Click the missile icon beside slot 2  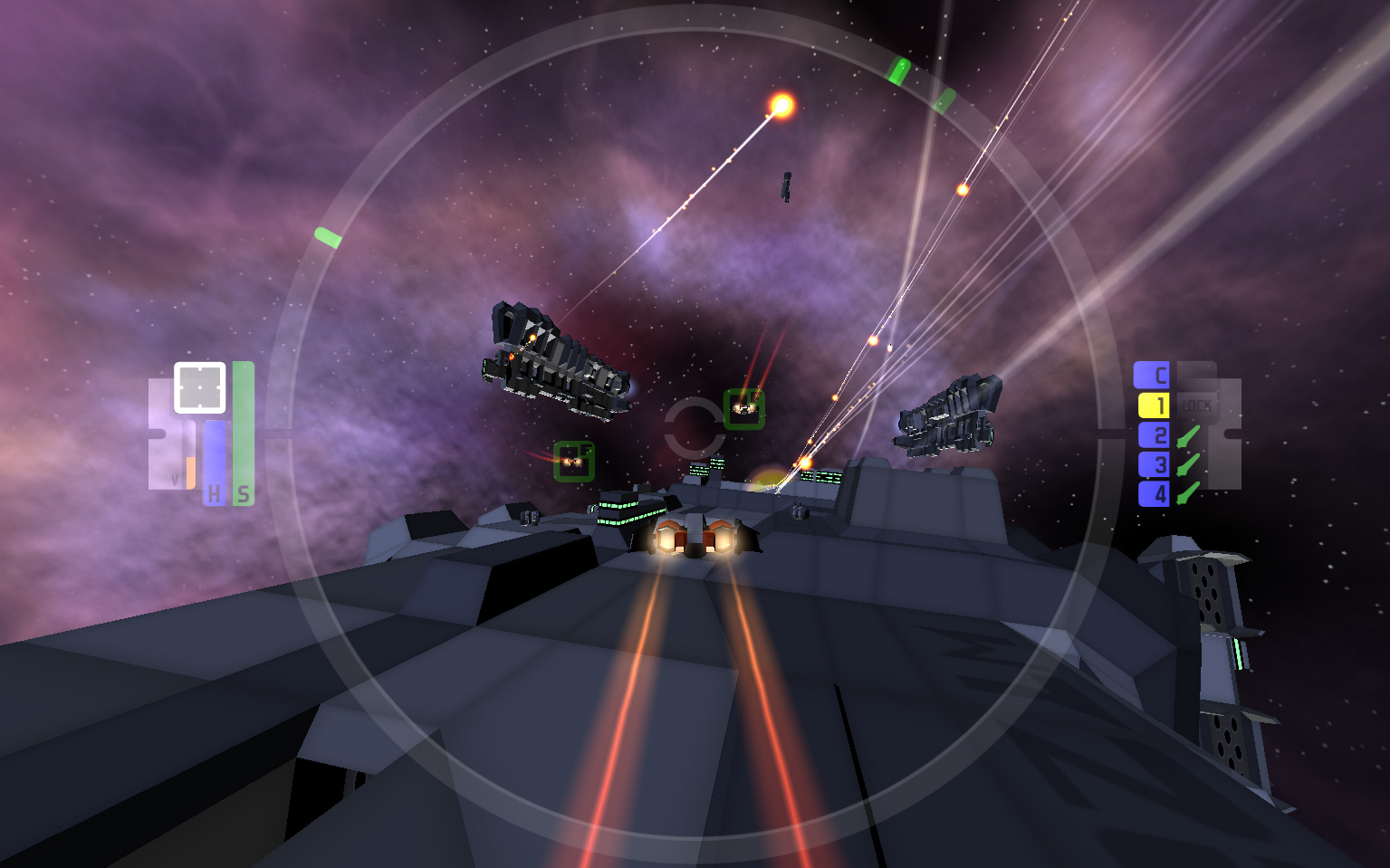(1188, 436)
